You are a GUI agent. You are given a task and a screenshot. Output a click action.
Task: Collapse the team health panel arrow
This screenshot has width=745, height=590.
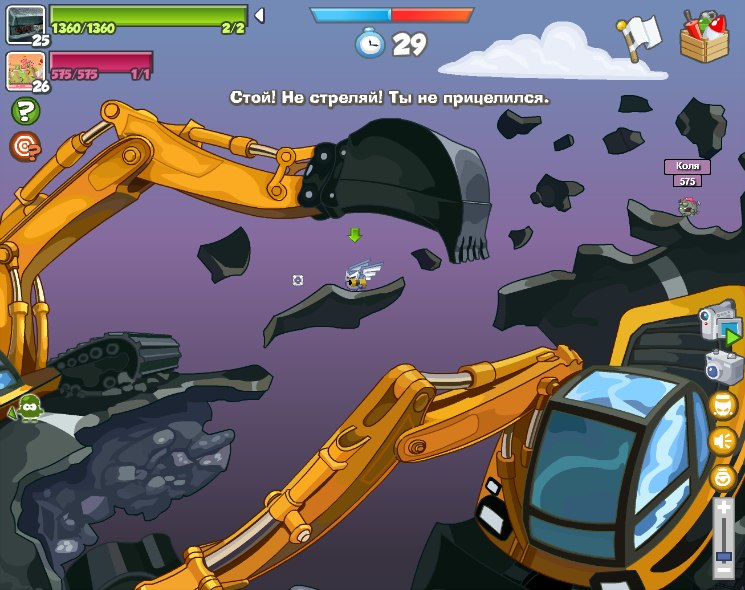point(259,15)
